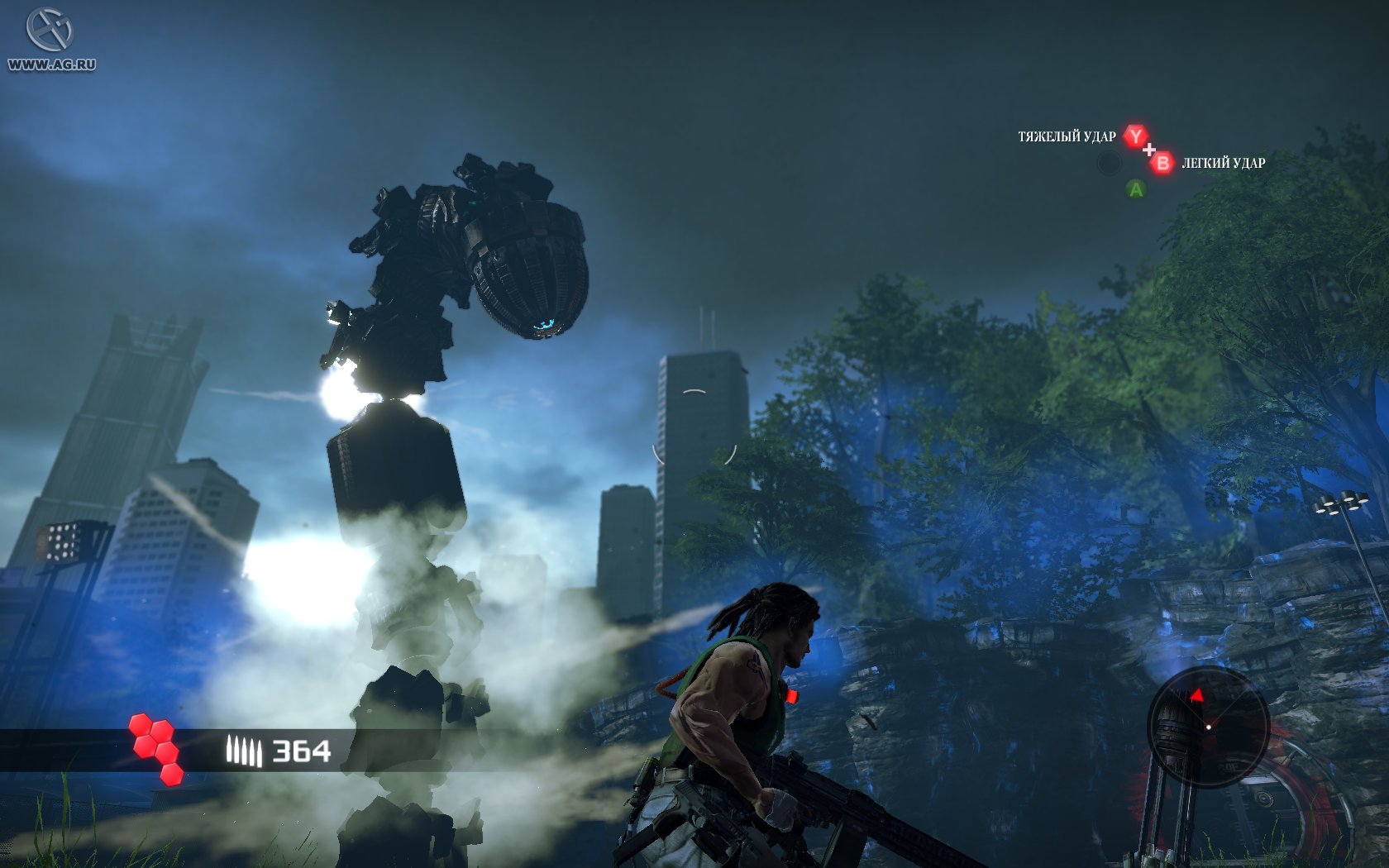Open the AG.RU watermark logo

50,40
